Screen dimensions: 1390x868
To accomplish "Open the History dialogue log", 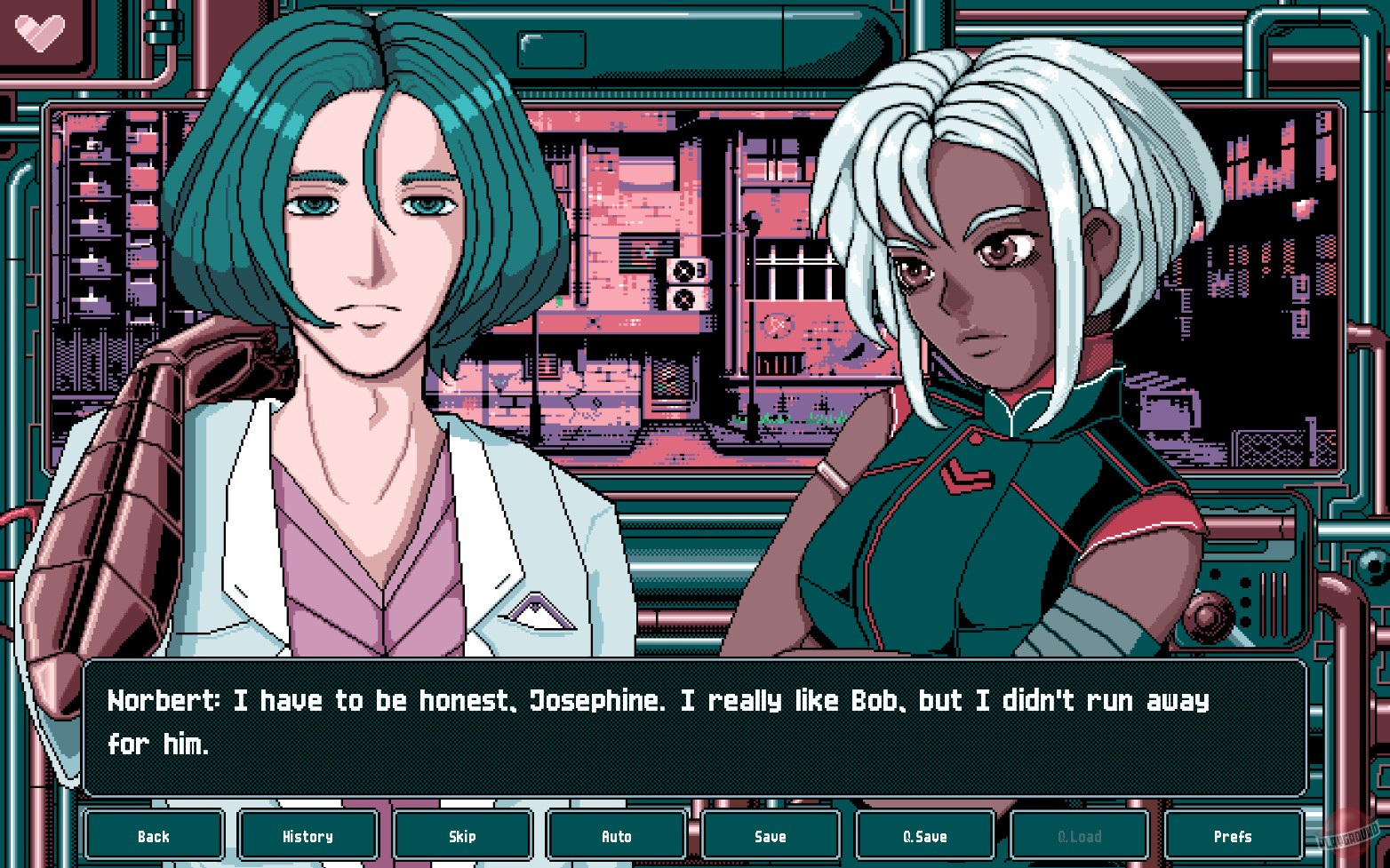I will click(308, 835).
